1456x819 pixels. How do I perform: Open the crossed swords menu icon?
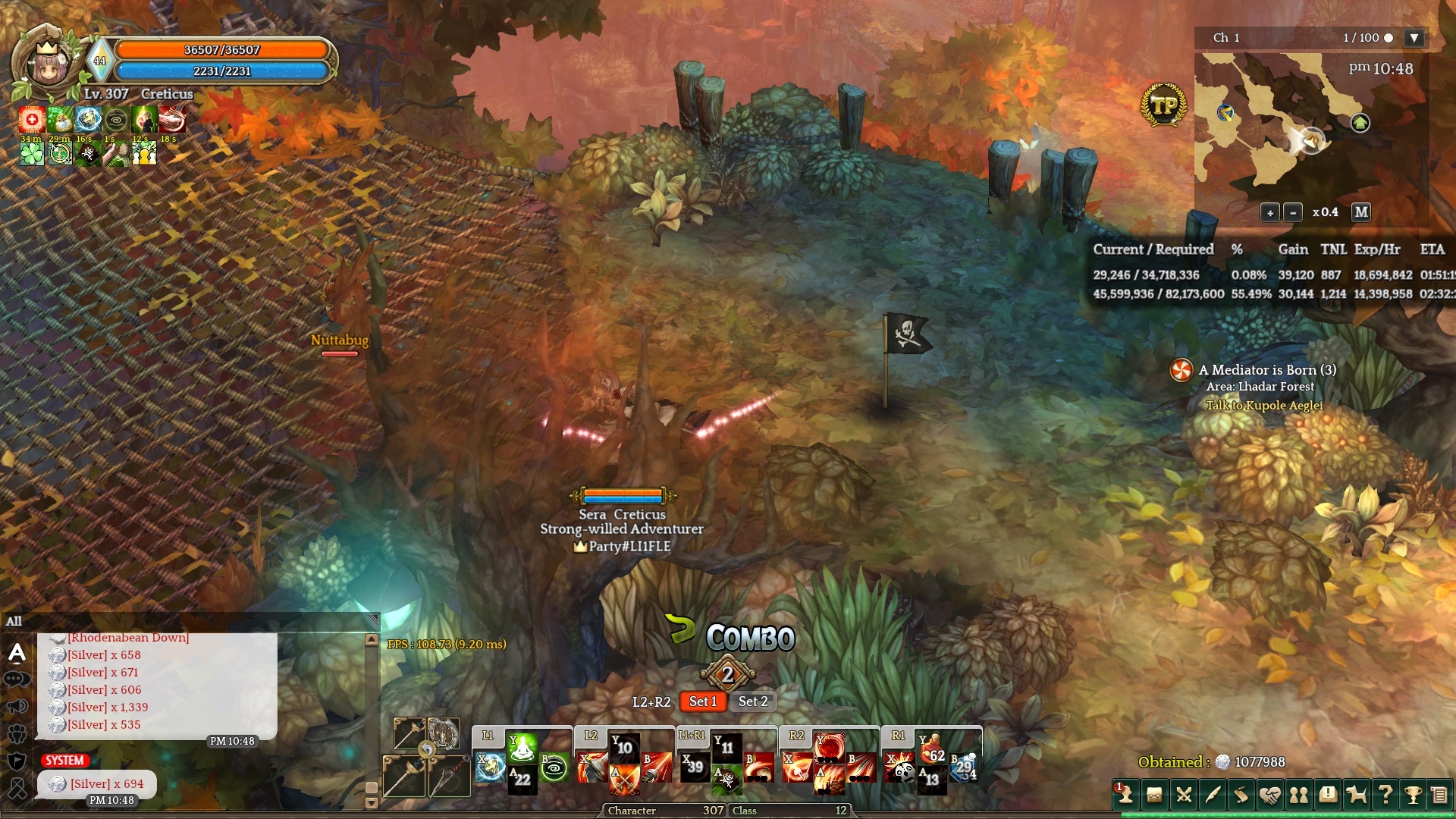1183,795
